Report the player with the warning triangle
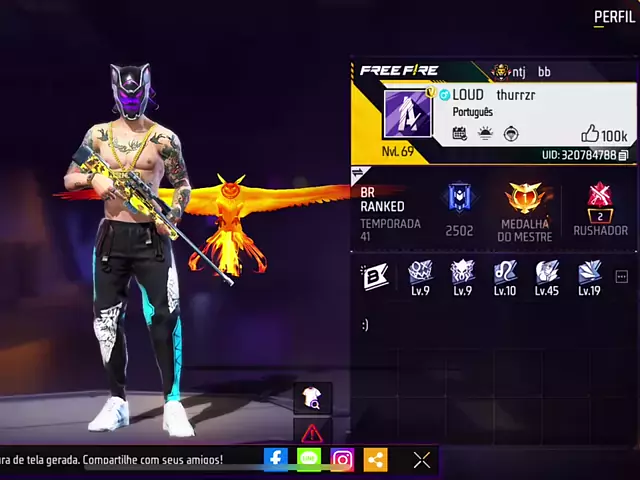The image size is (640, 480). [312, 433]
